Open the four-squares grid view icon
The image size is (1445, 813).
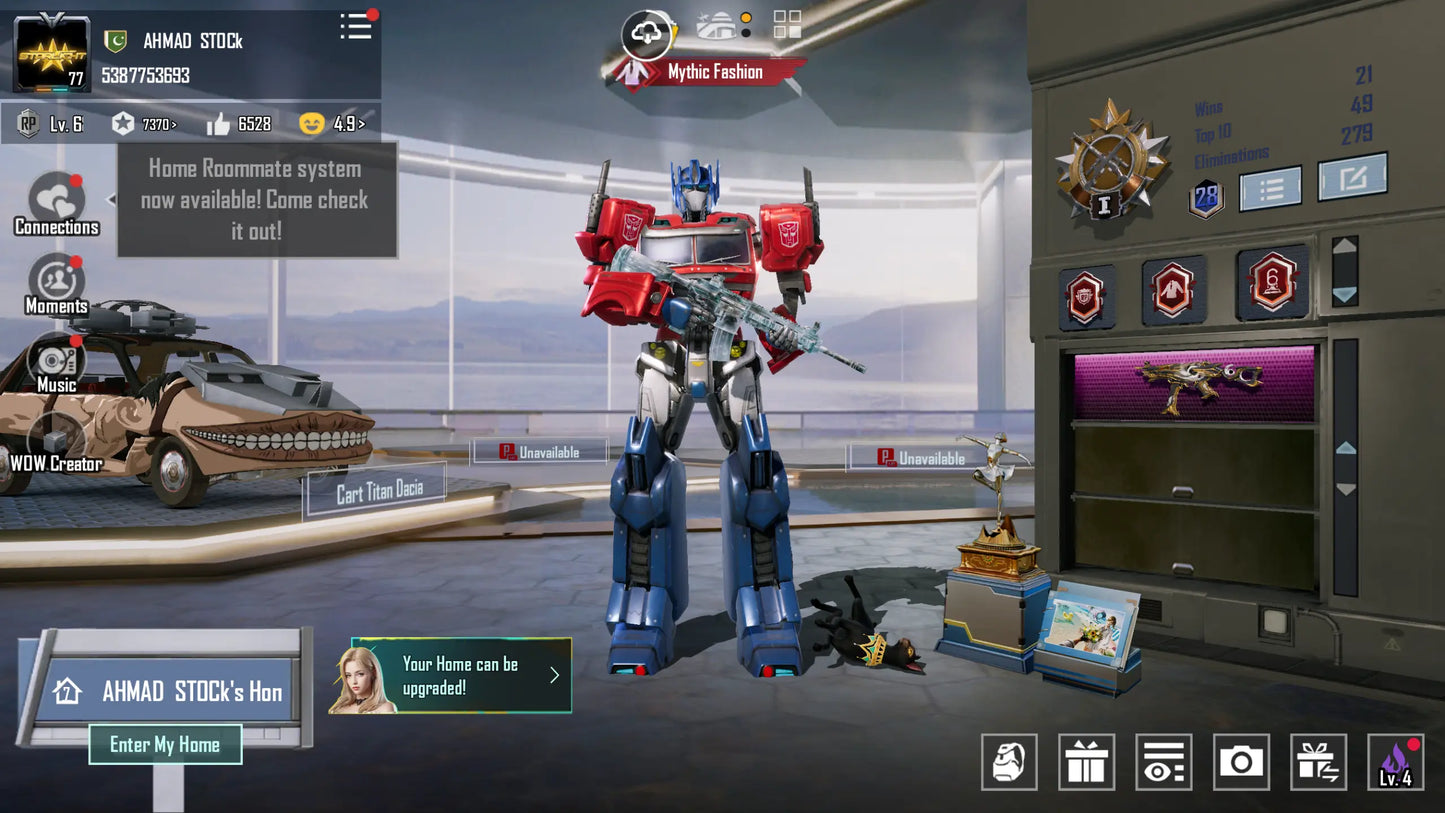[x=787, y=25]
